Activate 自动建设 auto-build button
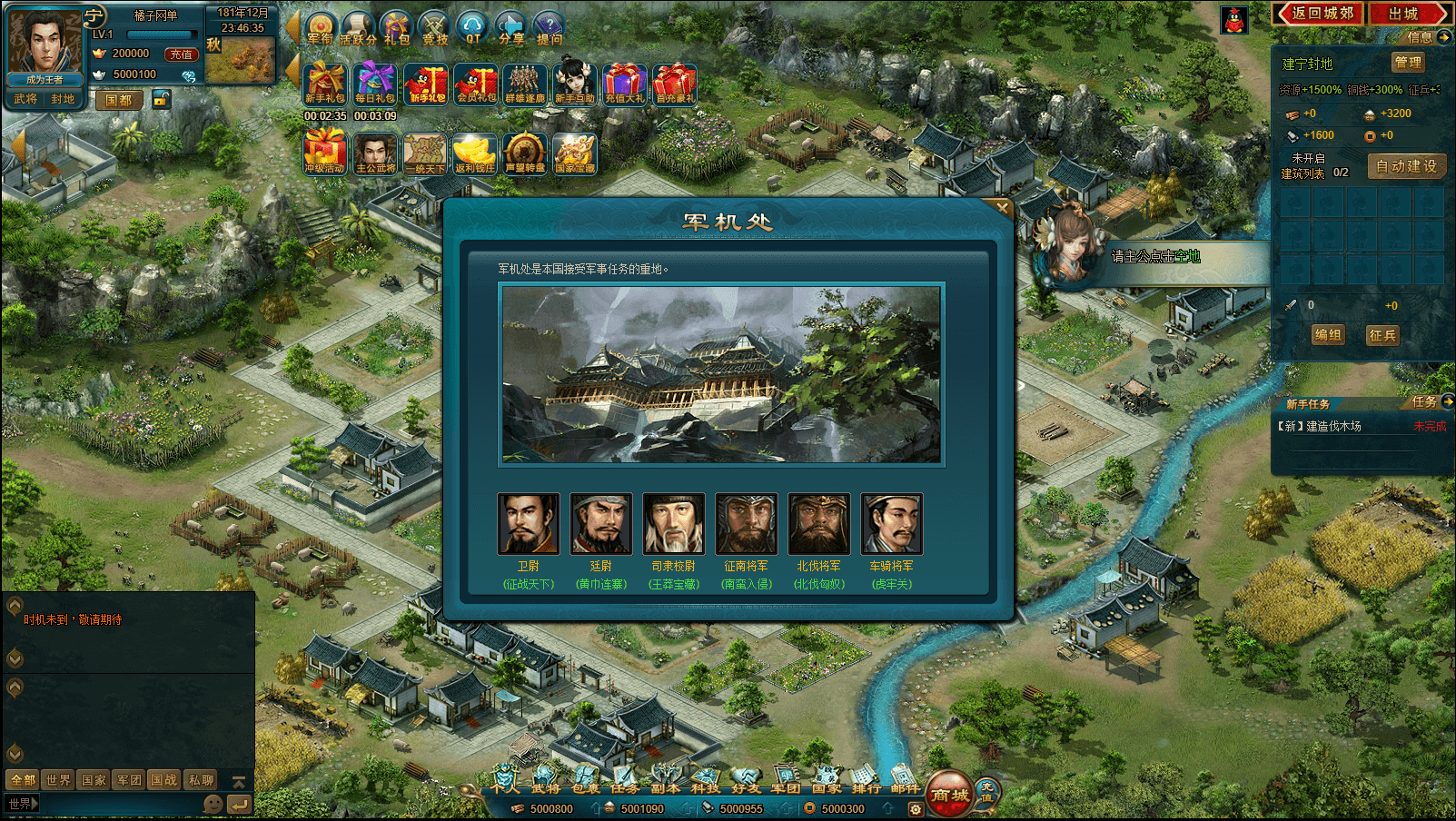1456x821 pixels. 1406,166
